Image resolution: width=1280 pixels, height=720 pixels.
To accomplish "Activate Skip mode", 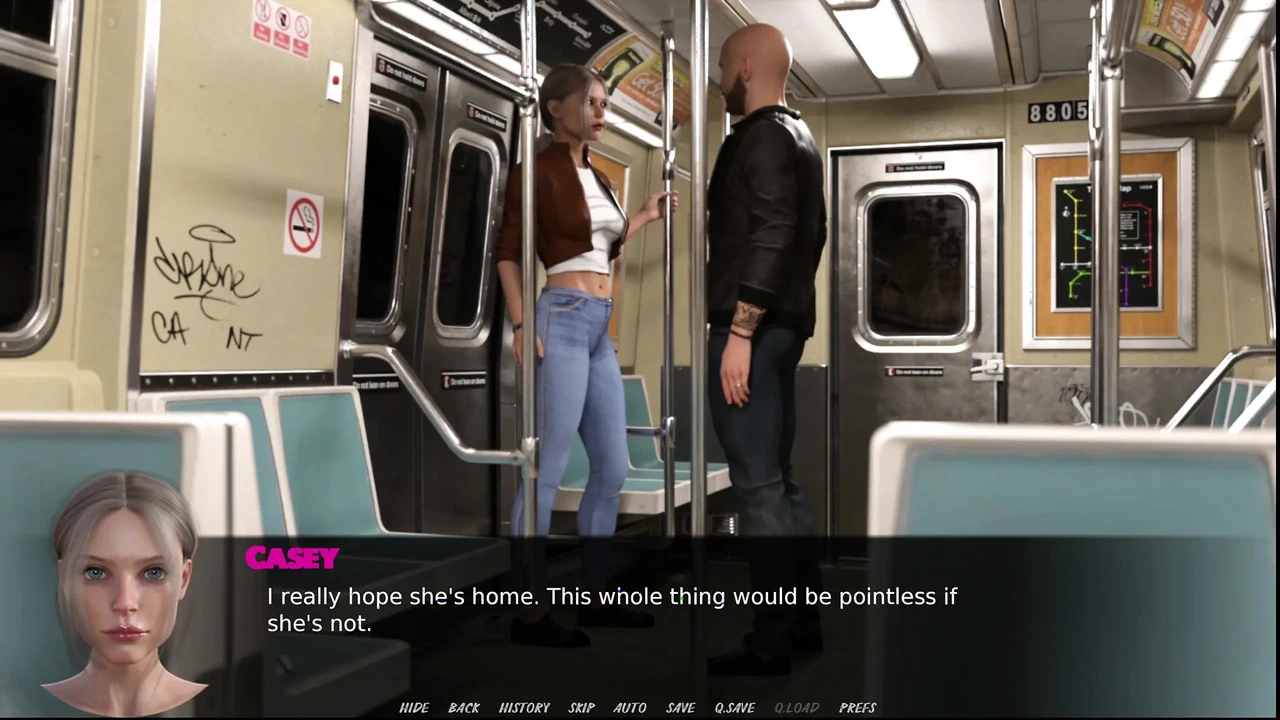I will pyautogui.click(x=582, y=708).
